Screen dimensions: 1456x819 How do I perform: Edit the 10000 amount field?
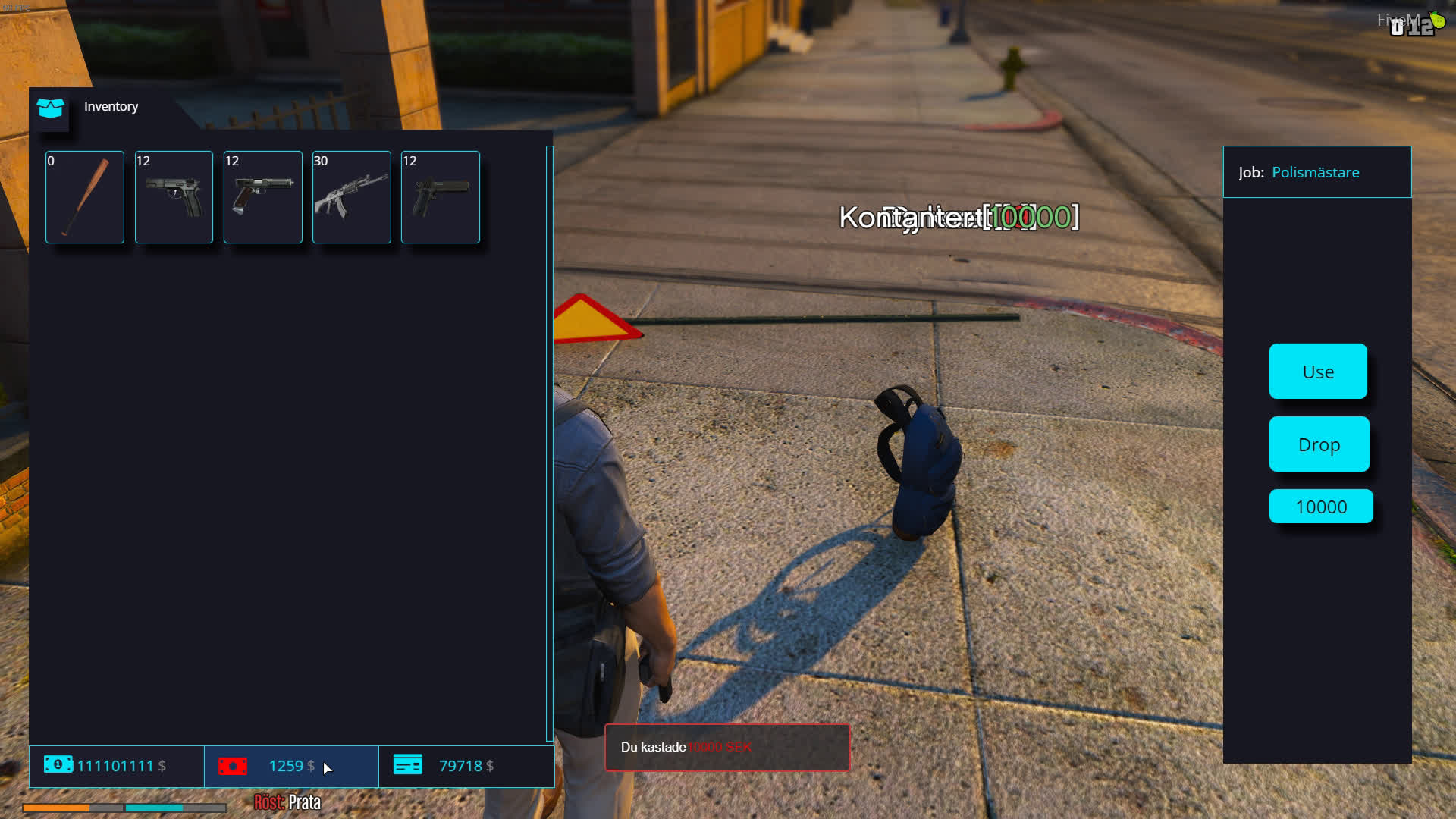click(1321, 507)
